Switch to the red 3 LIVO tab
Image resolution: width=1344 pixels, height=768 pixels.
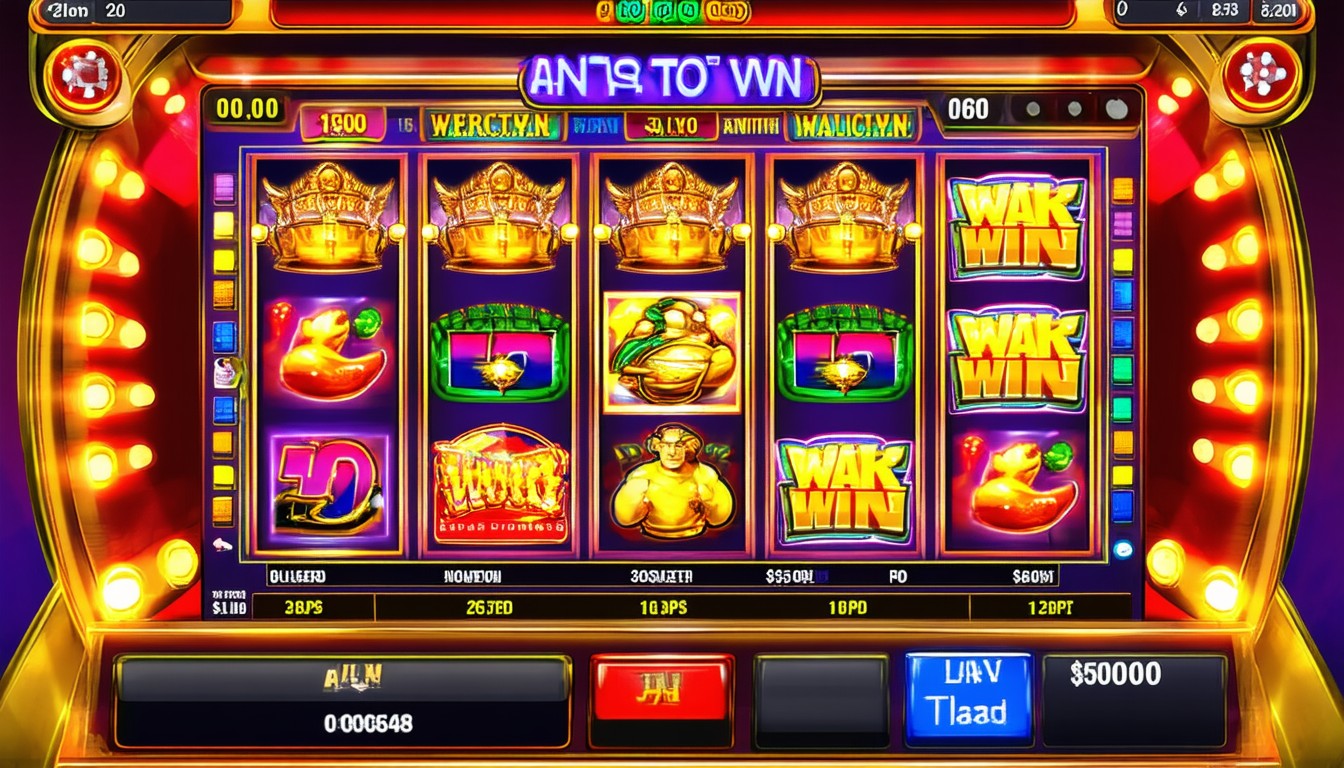pyautogui.click(x=671, y=125)
